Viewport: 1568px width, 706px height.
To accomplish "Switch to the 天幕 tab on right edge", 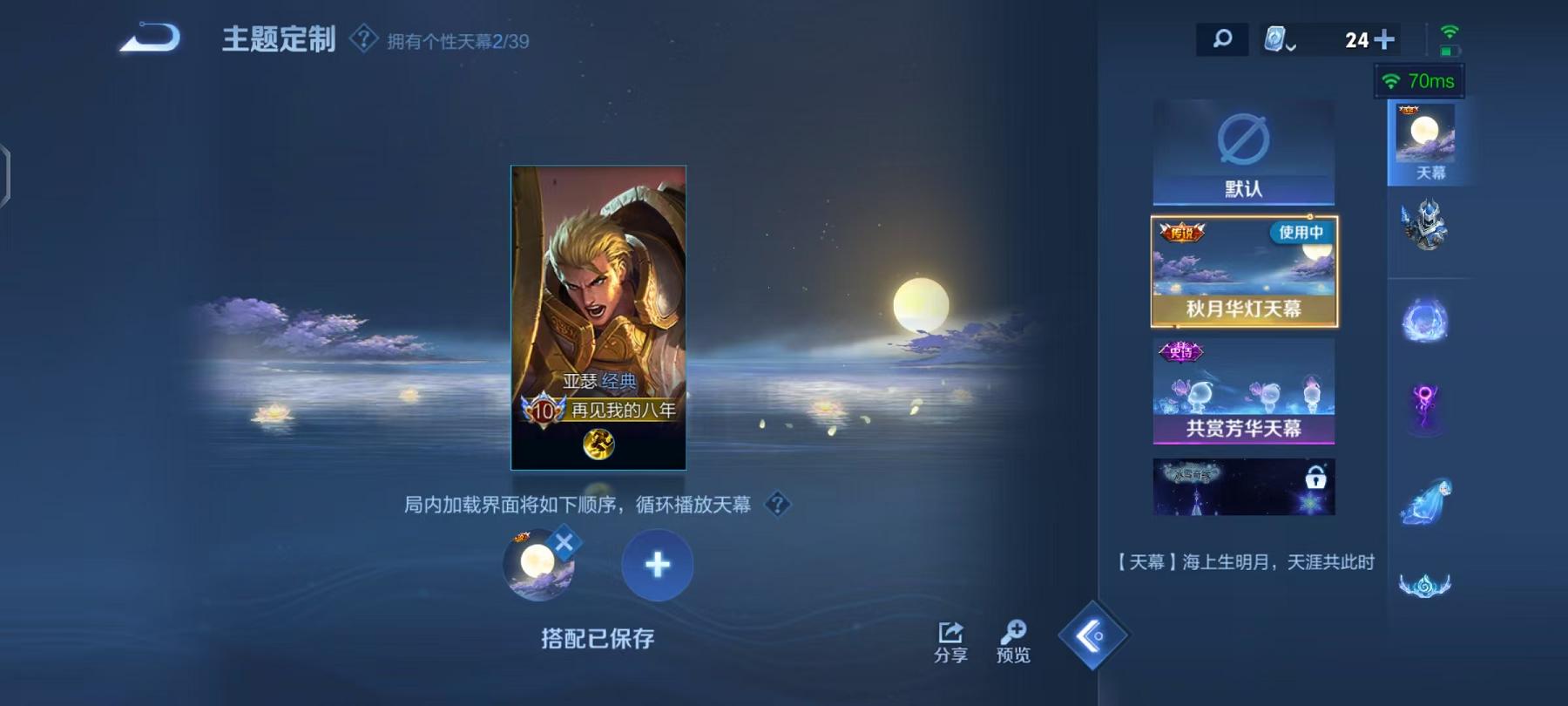I will click(1426, 139).
